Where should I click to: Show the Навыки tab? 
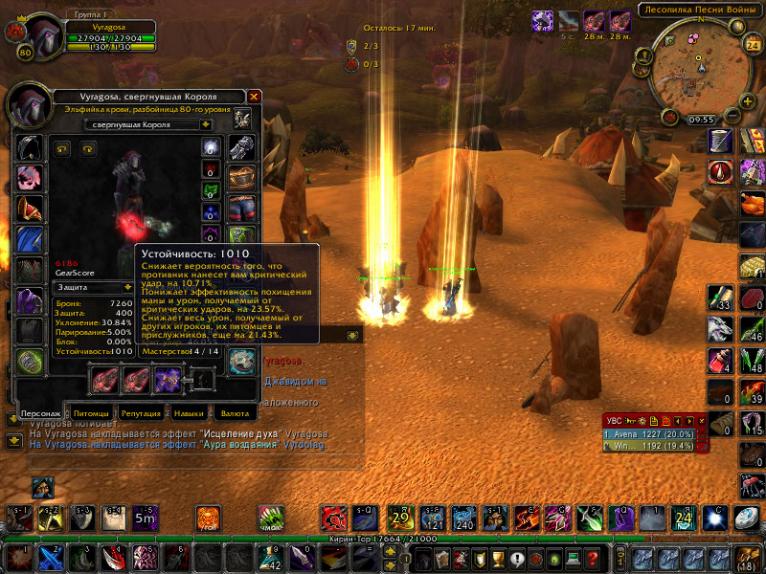(x=188, y=413)
